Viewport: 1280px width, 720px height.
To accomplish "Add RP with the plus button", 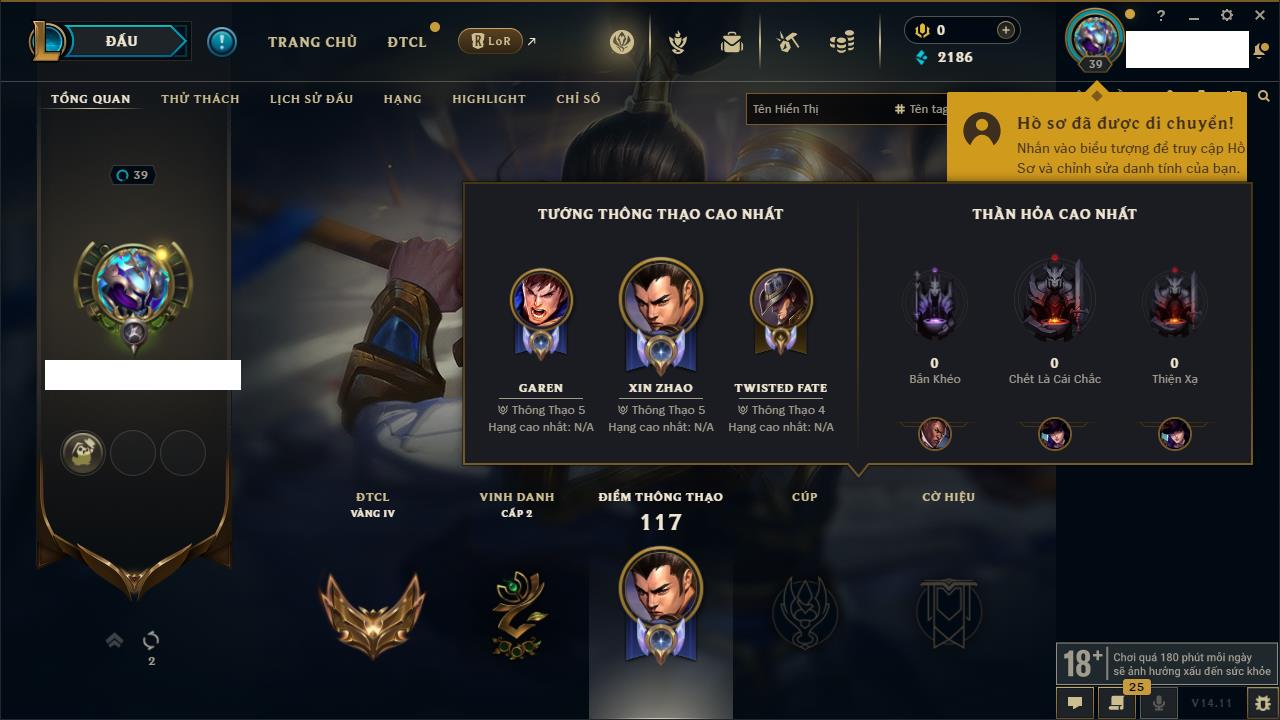I will pos(1005,30).
